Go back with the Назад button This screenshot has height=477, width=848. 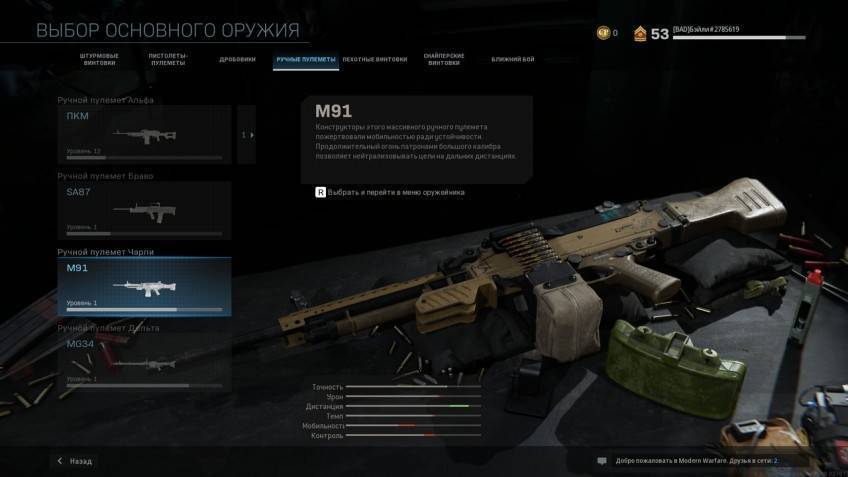tap(75, 461)
